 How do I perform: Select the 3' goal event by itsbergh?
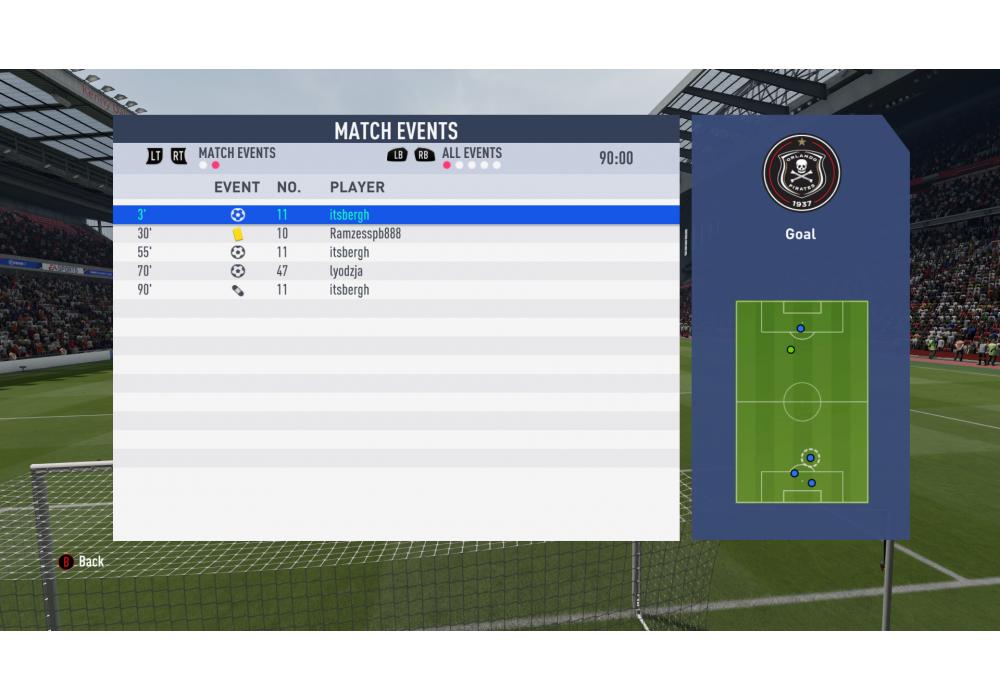coord(395,215)
